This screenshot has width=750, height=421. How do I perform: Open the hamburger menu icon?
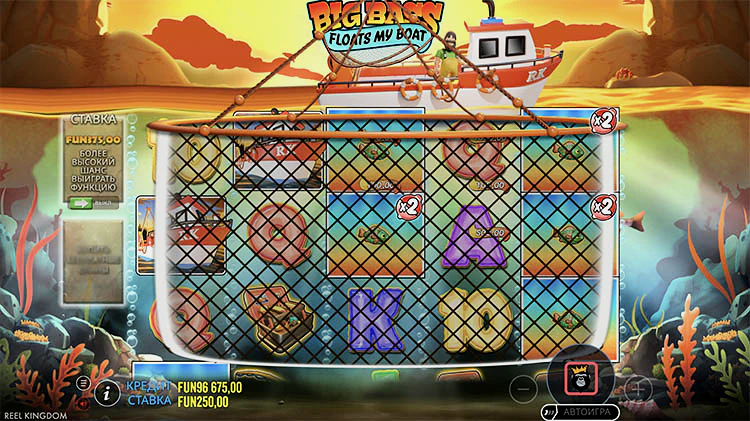point(83,383)
